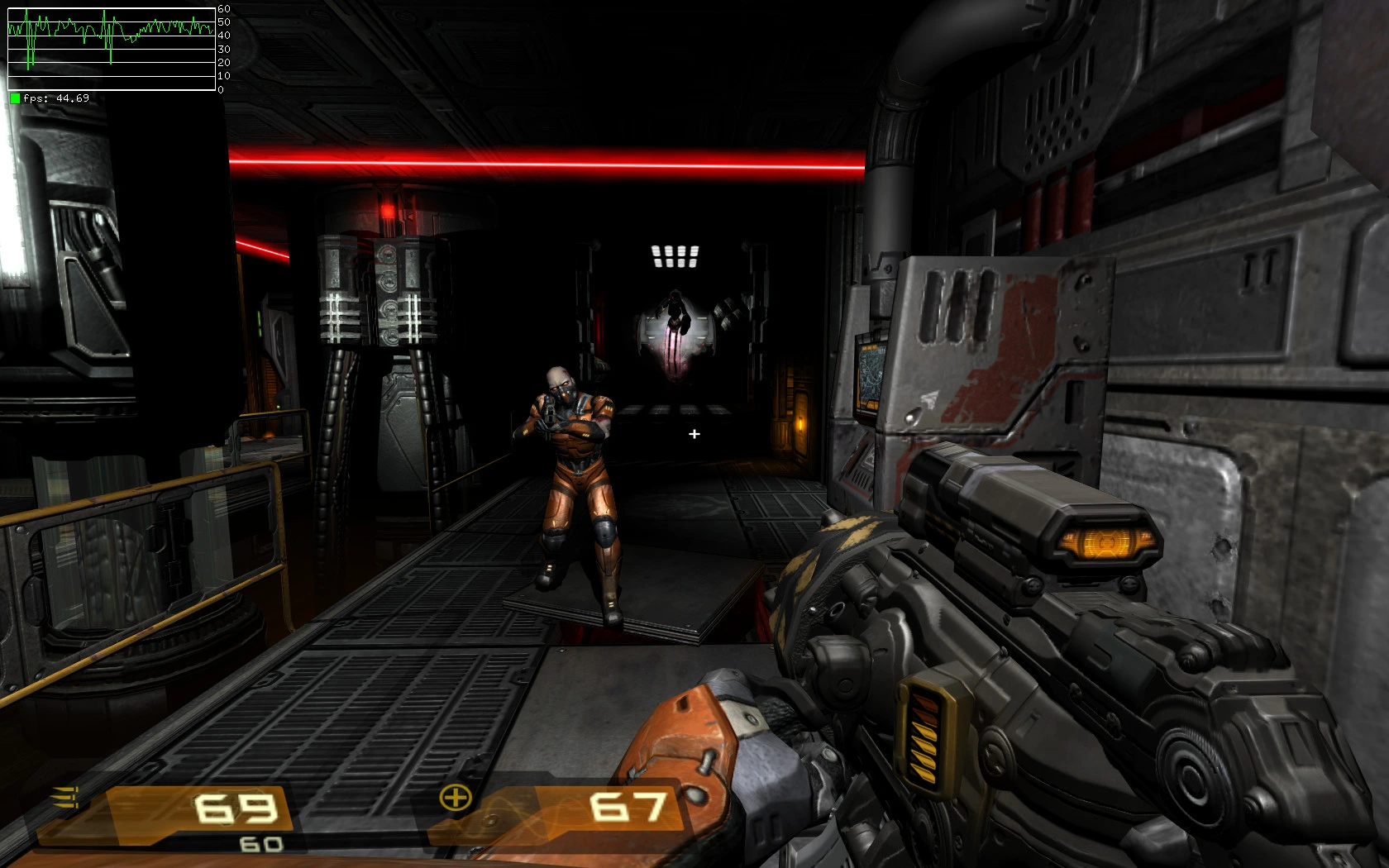Click the crosshair at screen center

[x=694, y=433]
